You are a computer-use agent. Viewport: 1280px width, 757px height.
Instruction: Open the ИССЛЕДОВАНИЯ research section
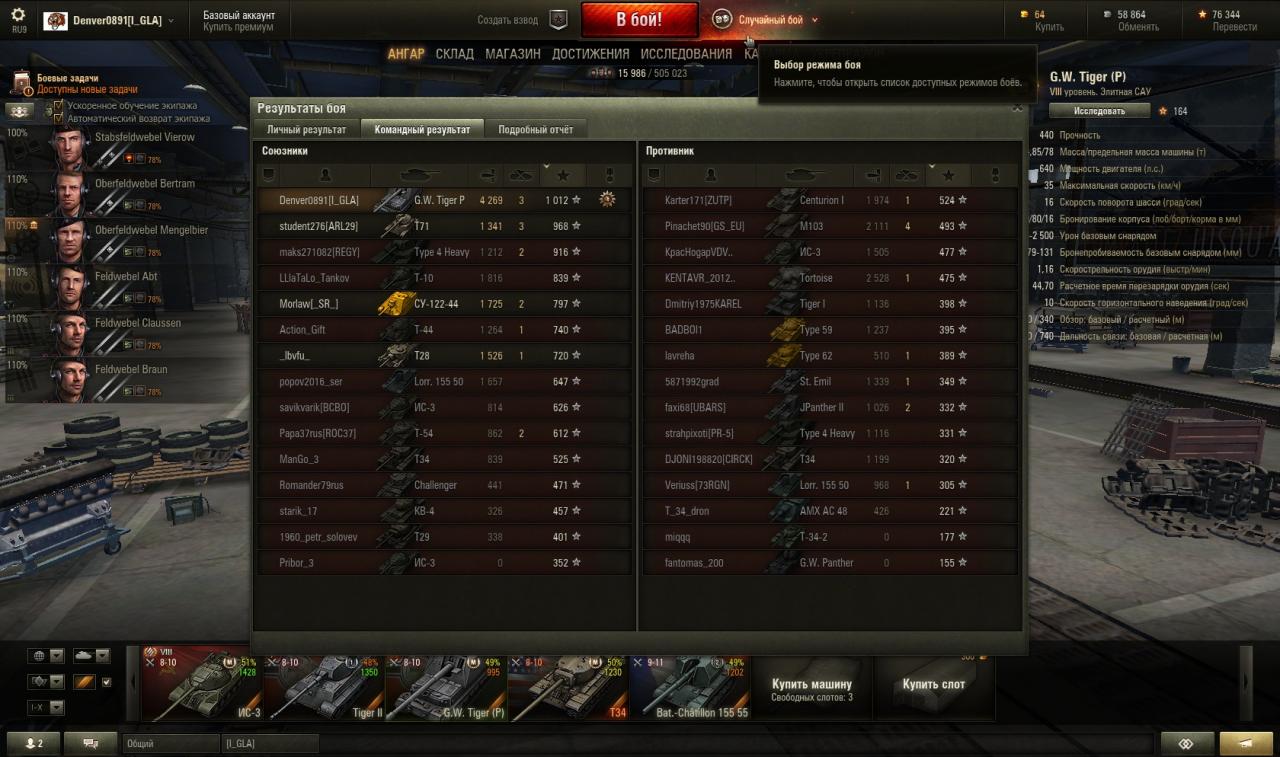686,54
